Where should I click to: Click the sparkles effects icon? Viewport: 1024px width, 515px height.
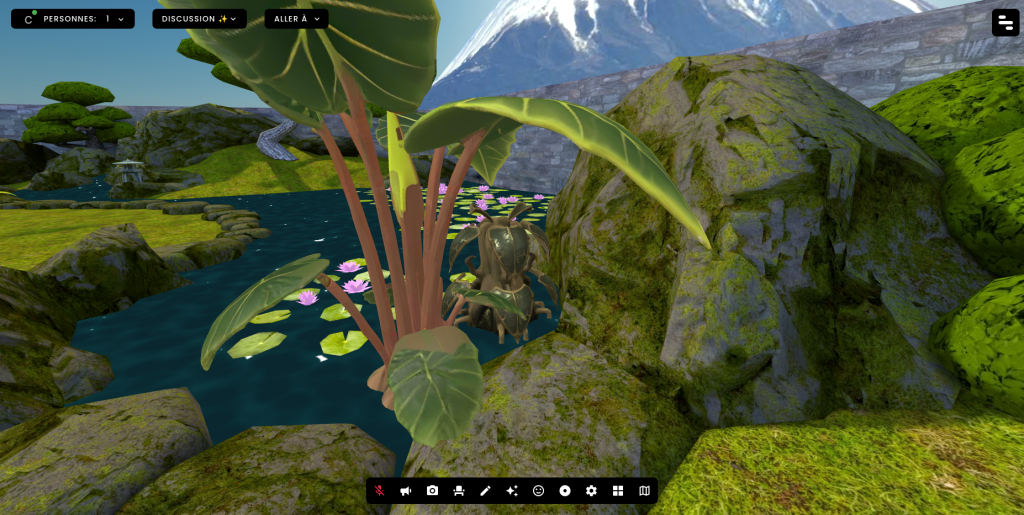pos(512,491)
